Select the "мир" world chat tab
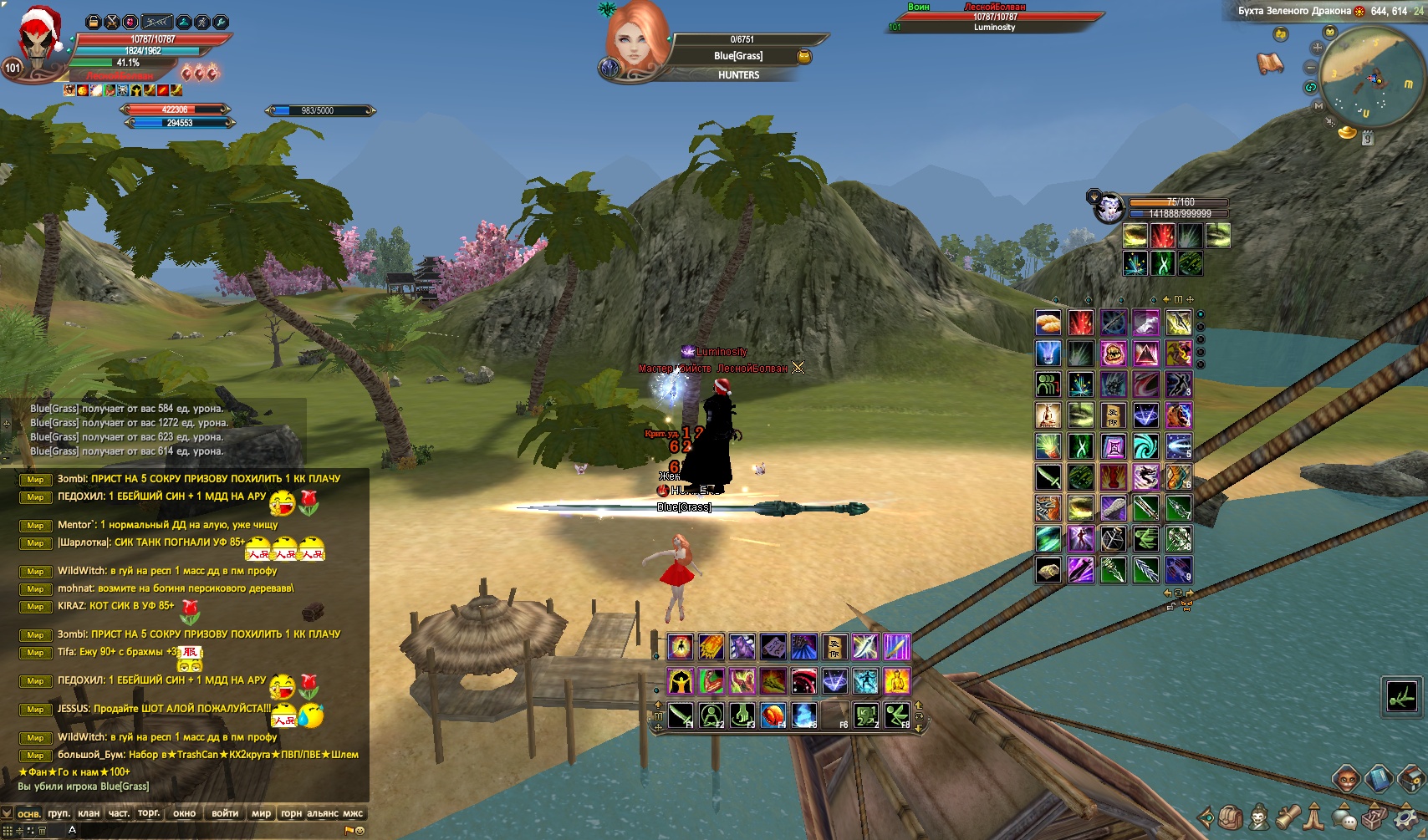1428x840 pixels. [x=261, y=813]
